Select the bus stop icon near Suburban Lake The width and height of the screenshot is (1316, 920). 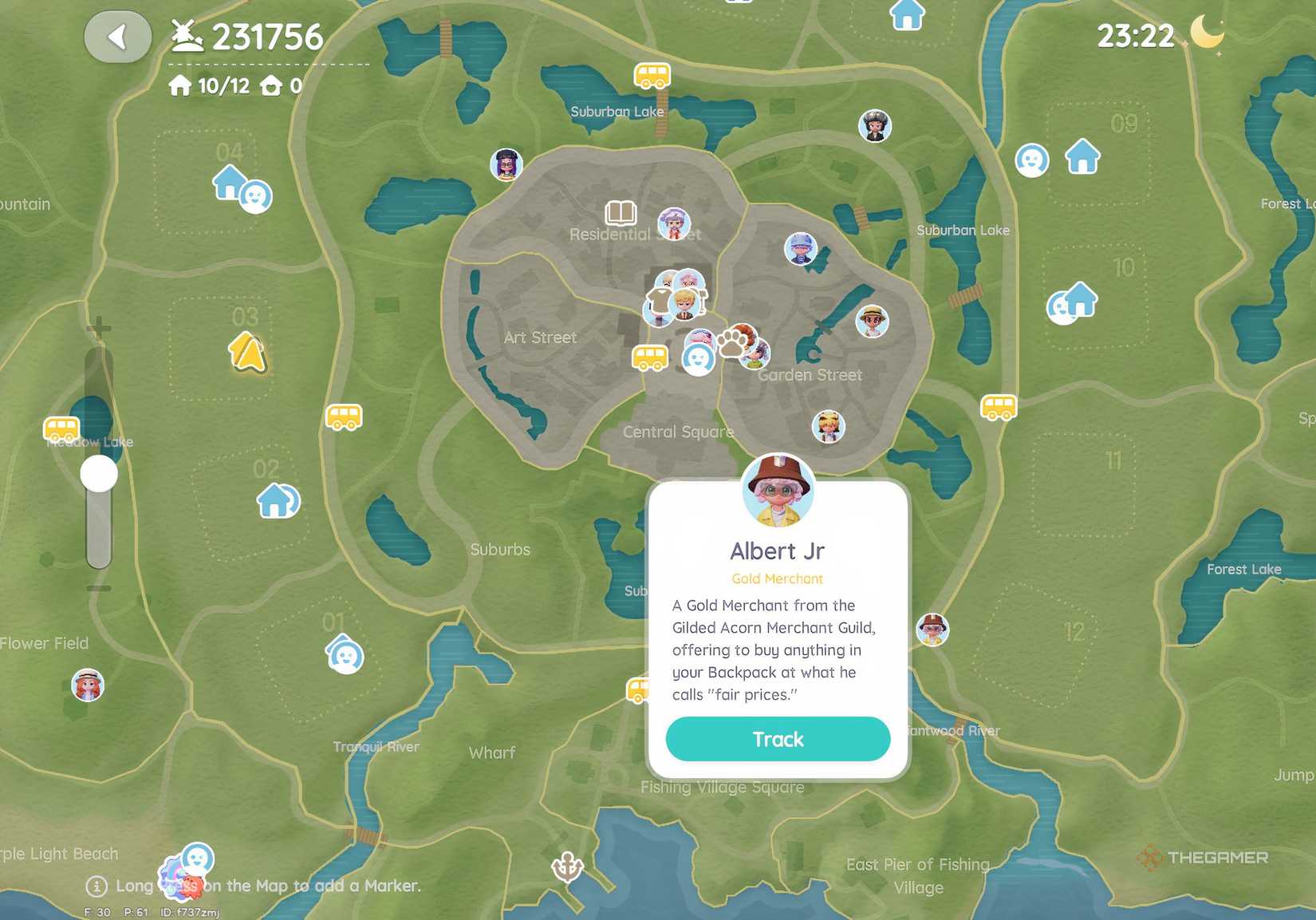point(652,77)
